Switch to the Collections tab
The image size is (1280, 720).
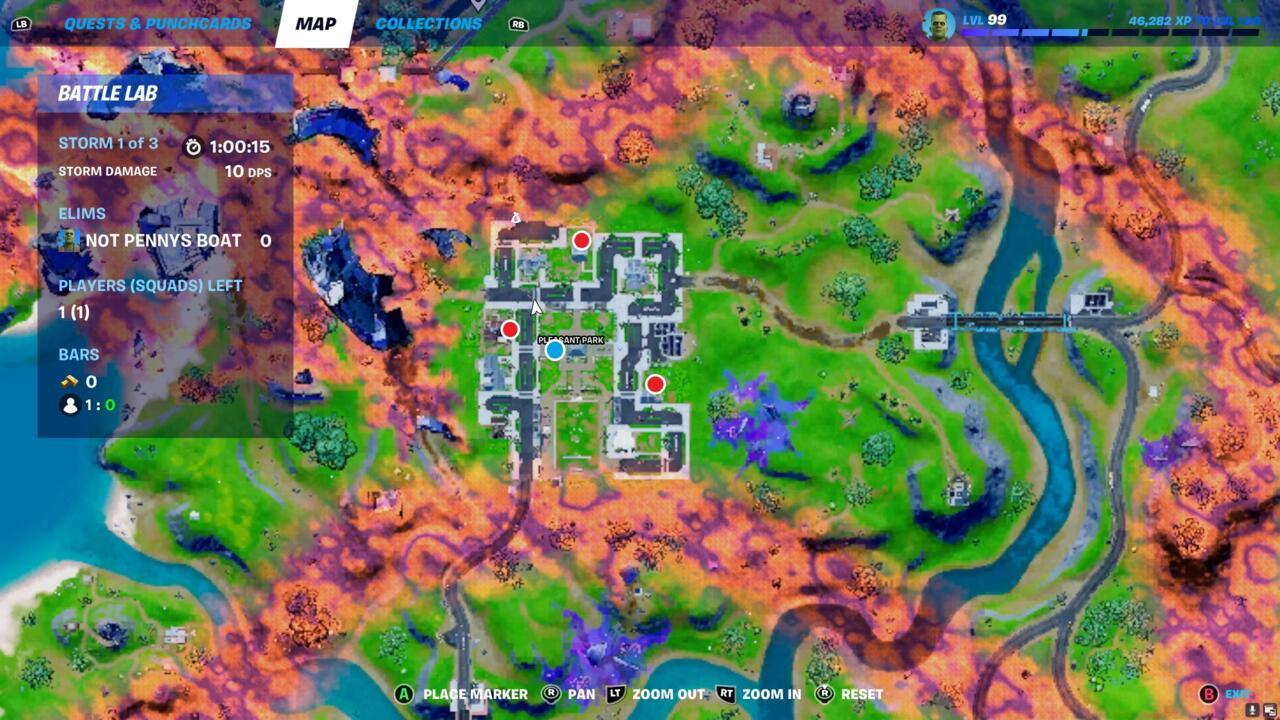click(x=428, y=23)
